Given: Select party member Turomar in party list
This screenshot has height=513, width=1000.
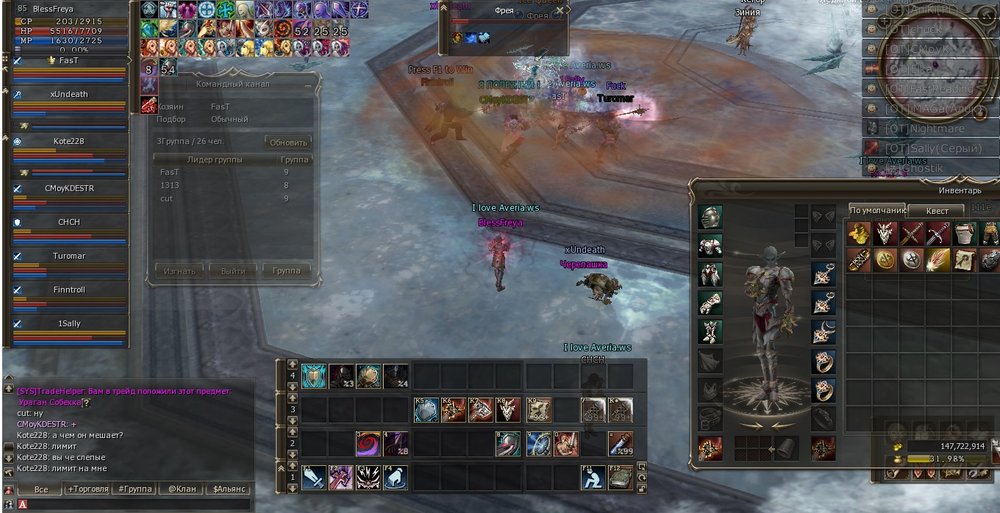Looking at the screenshot, I should click(69, 256).
